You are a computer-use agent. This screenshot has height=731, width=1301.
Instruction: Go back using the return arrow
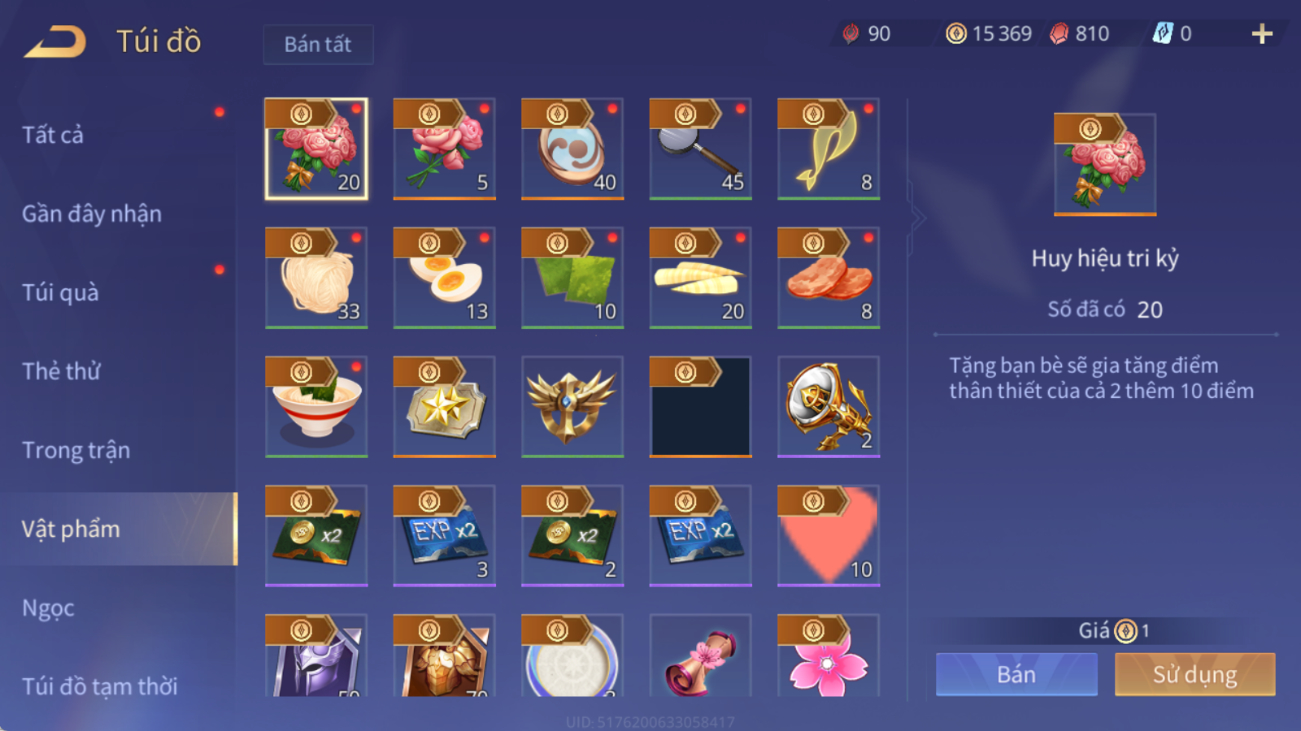point(56,42)
